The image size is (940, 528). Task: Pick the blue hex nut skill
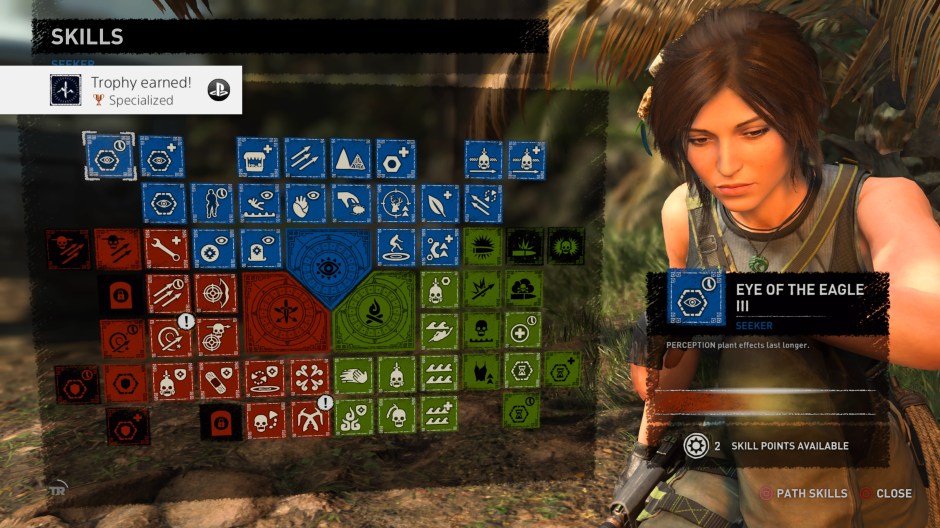click(395, 158)
